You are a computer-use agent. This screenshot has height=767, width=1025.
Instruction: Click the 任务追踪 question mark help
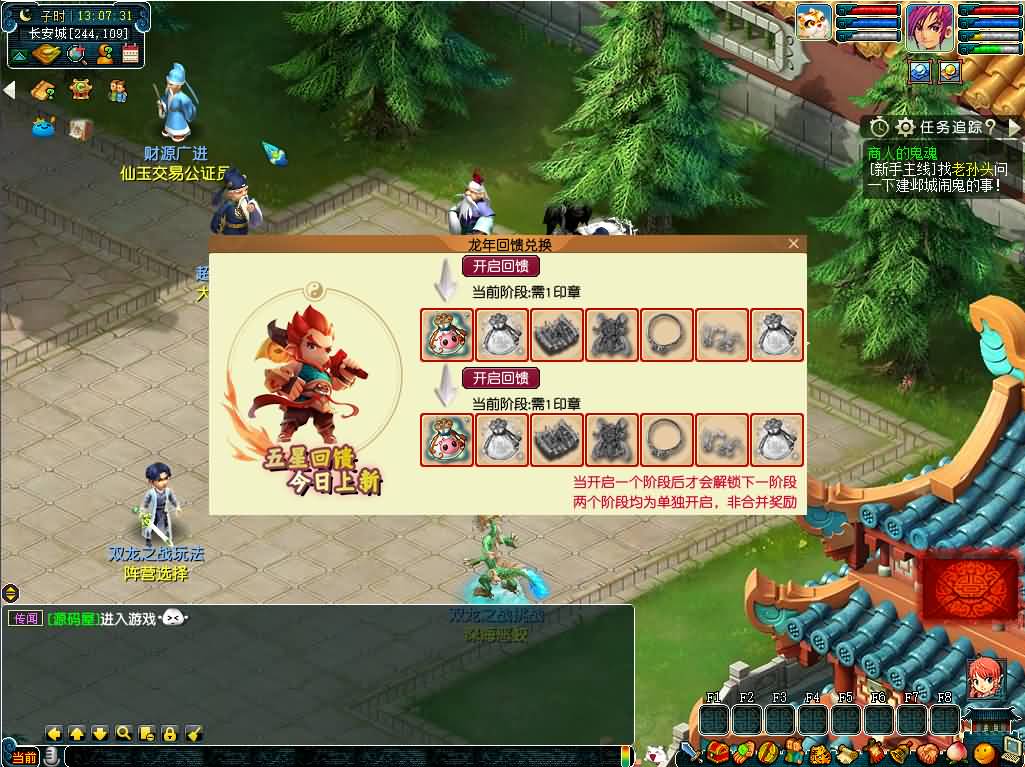pos(989,127)
